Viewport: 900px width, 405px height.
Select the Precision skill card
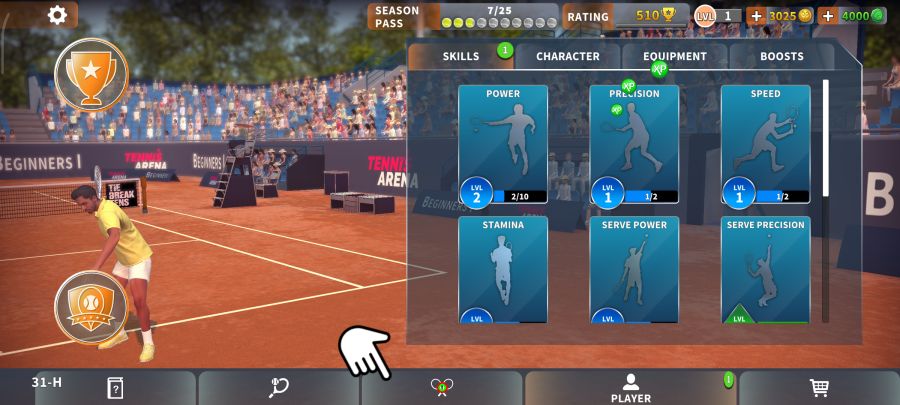click(634, 144)
